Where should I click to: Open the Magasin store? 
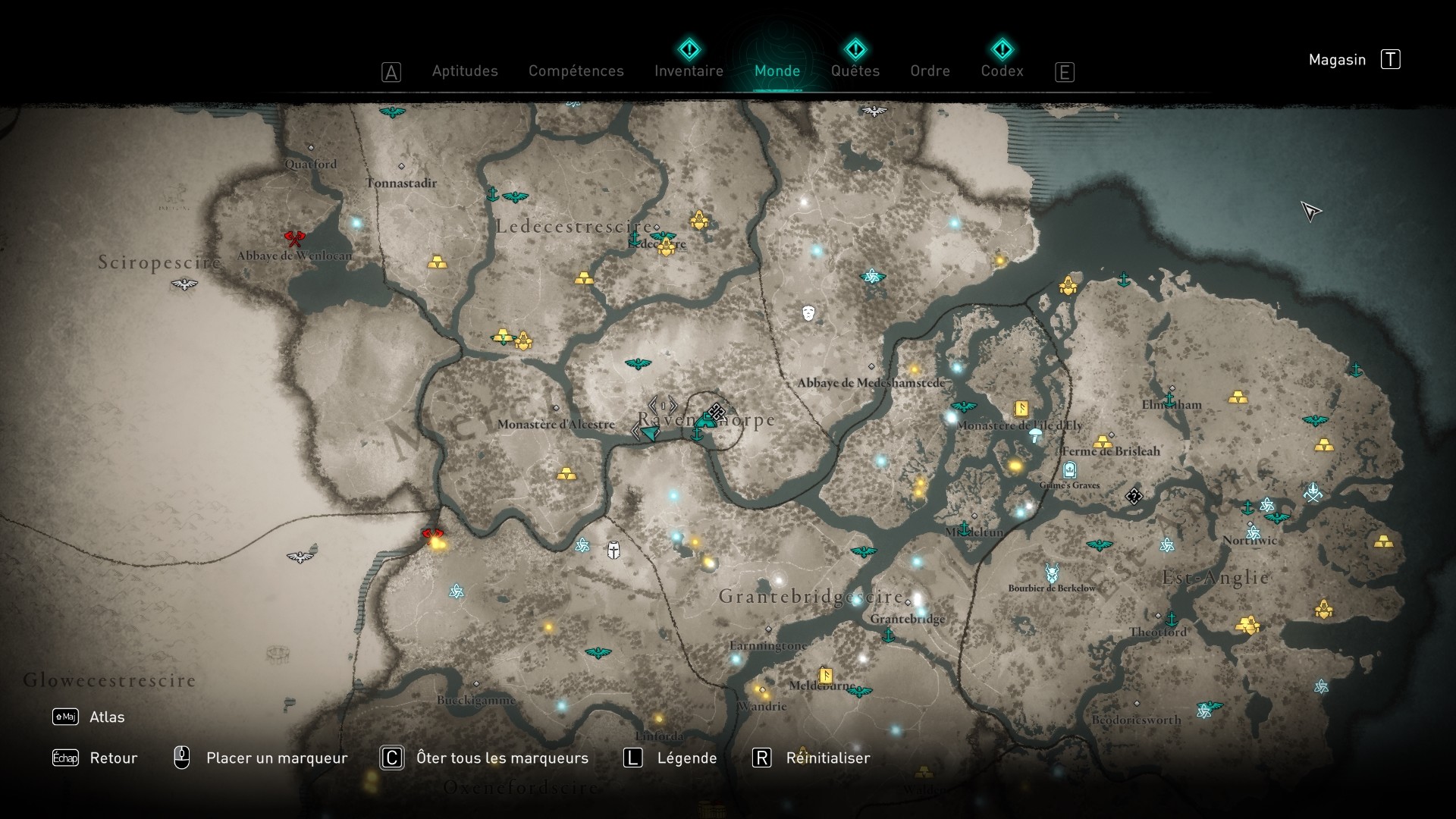[x=1338, y=59]
